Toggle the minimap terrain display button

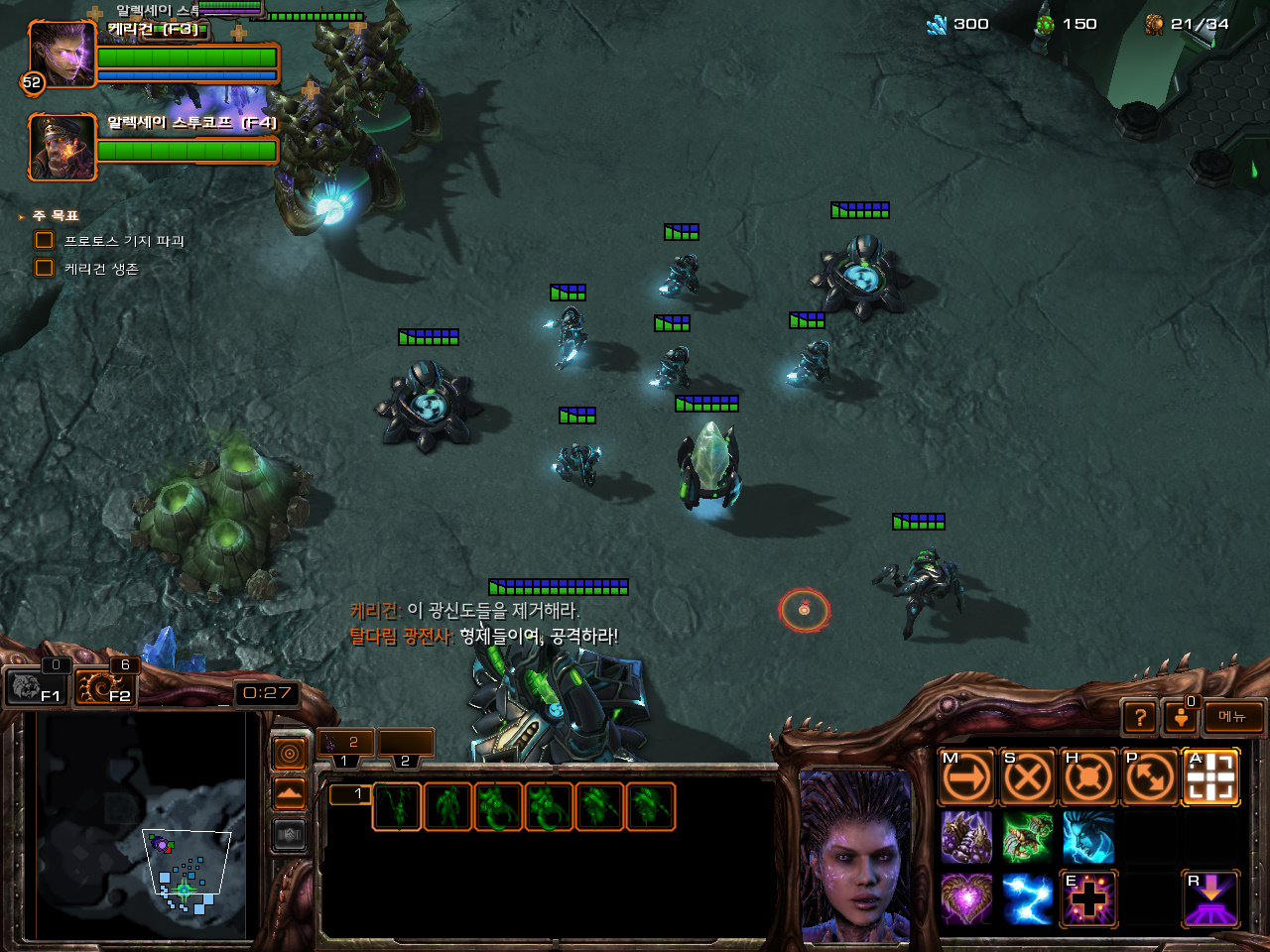(290, 794)
